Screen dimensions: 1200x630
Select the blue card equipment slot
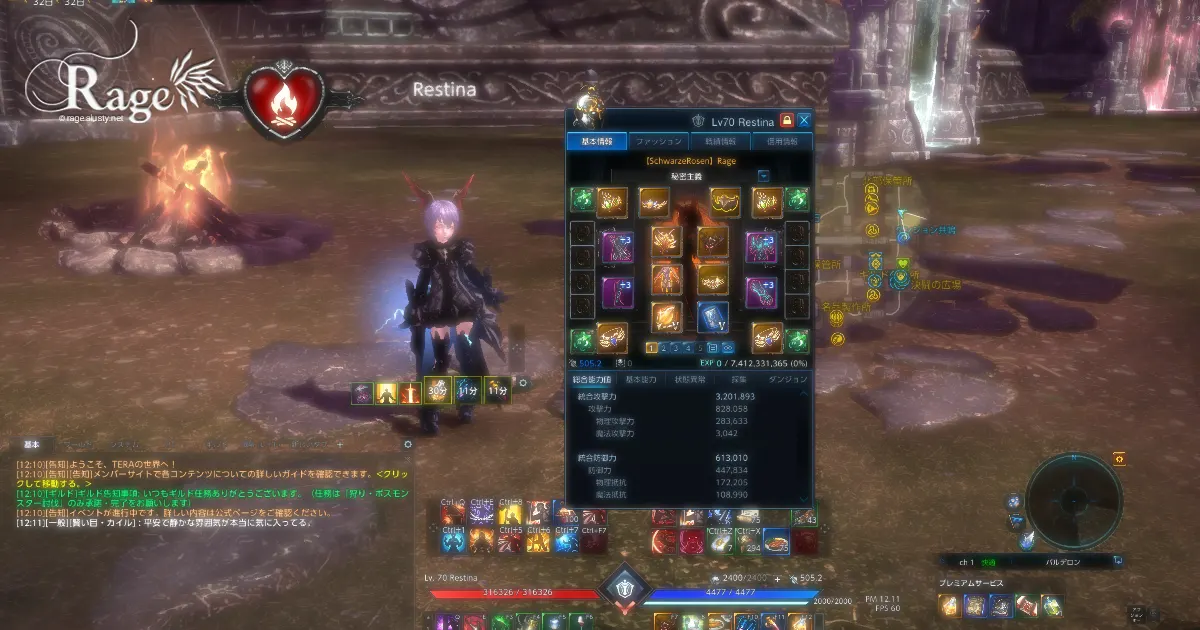712,316
